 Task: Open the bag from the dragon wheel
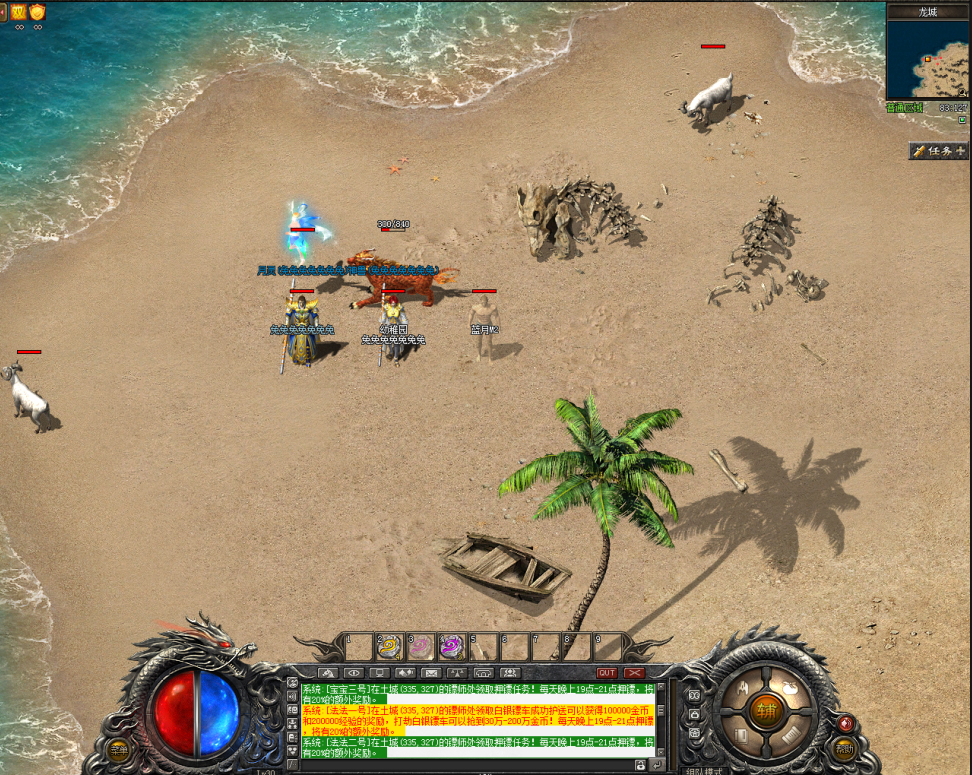coord(790,687)
